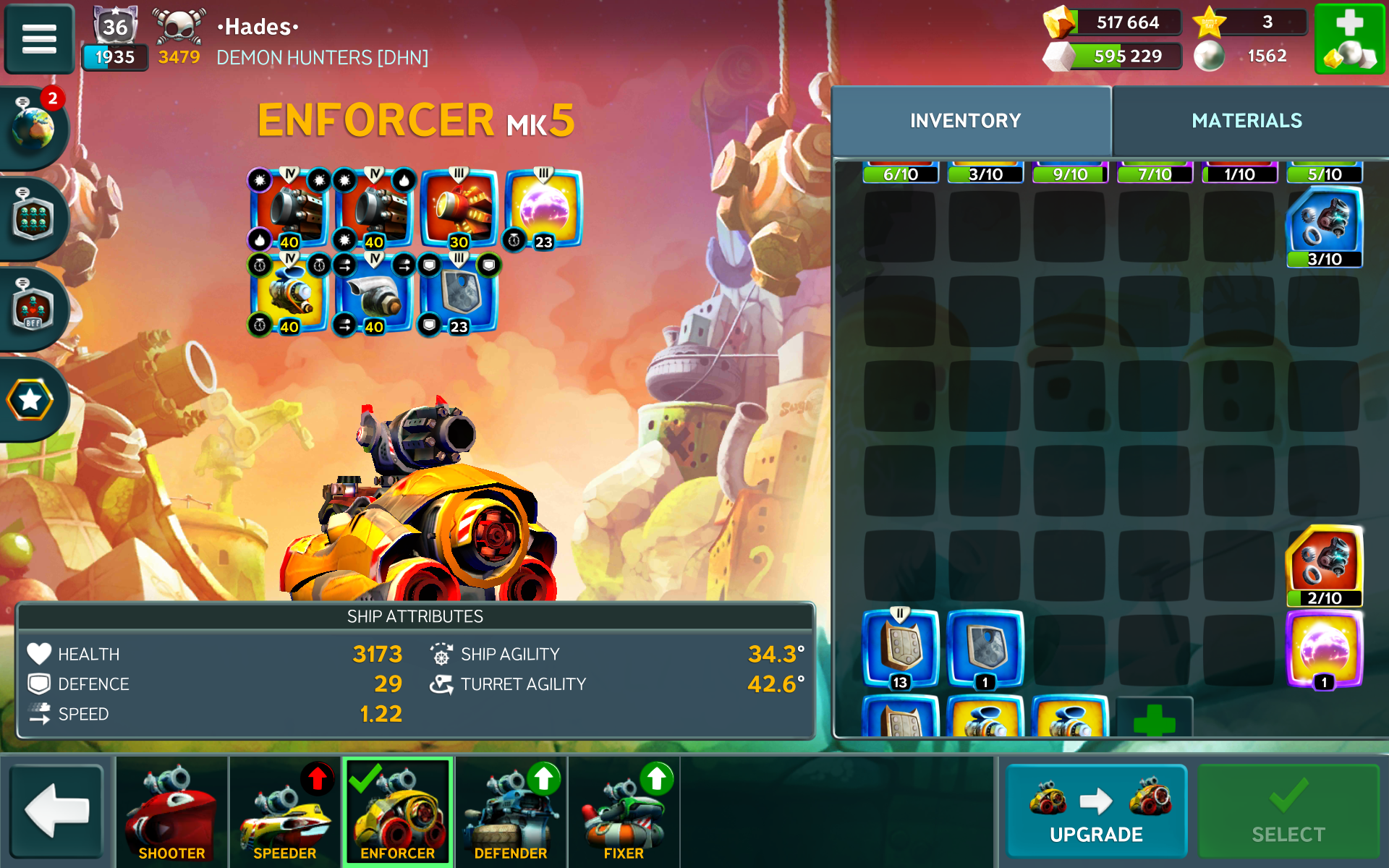
Task: Select the equipped red mortar level 30
Action: 459,210
